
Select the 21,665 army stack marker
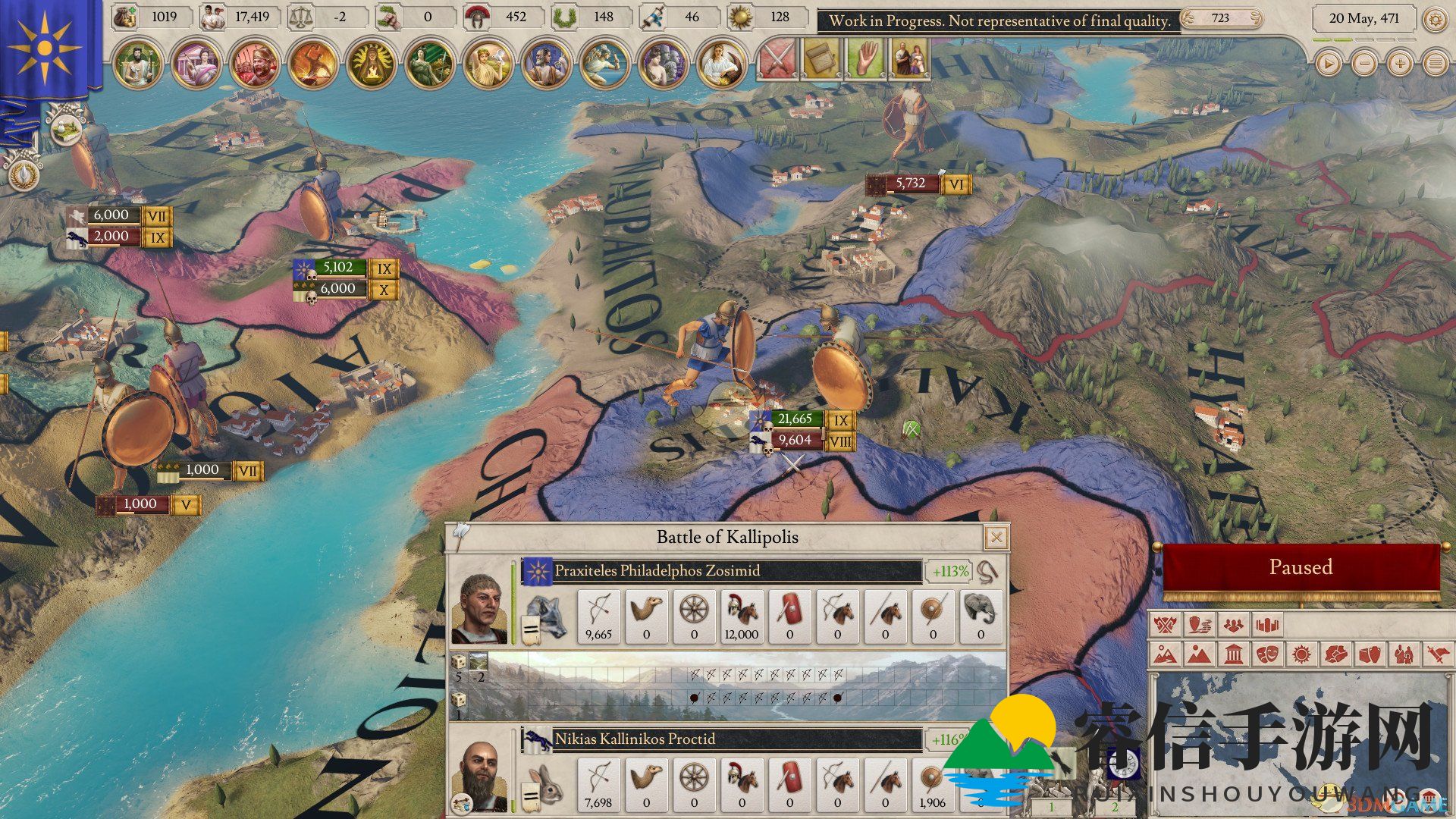coord(795,419)
